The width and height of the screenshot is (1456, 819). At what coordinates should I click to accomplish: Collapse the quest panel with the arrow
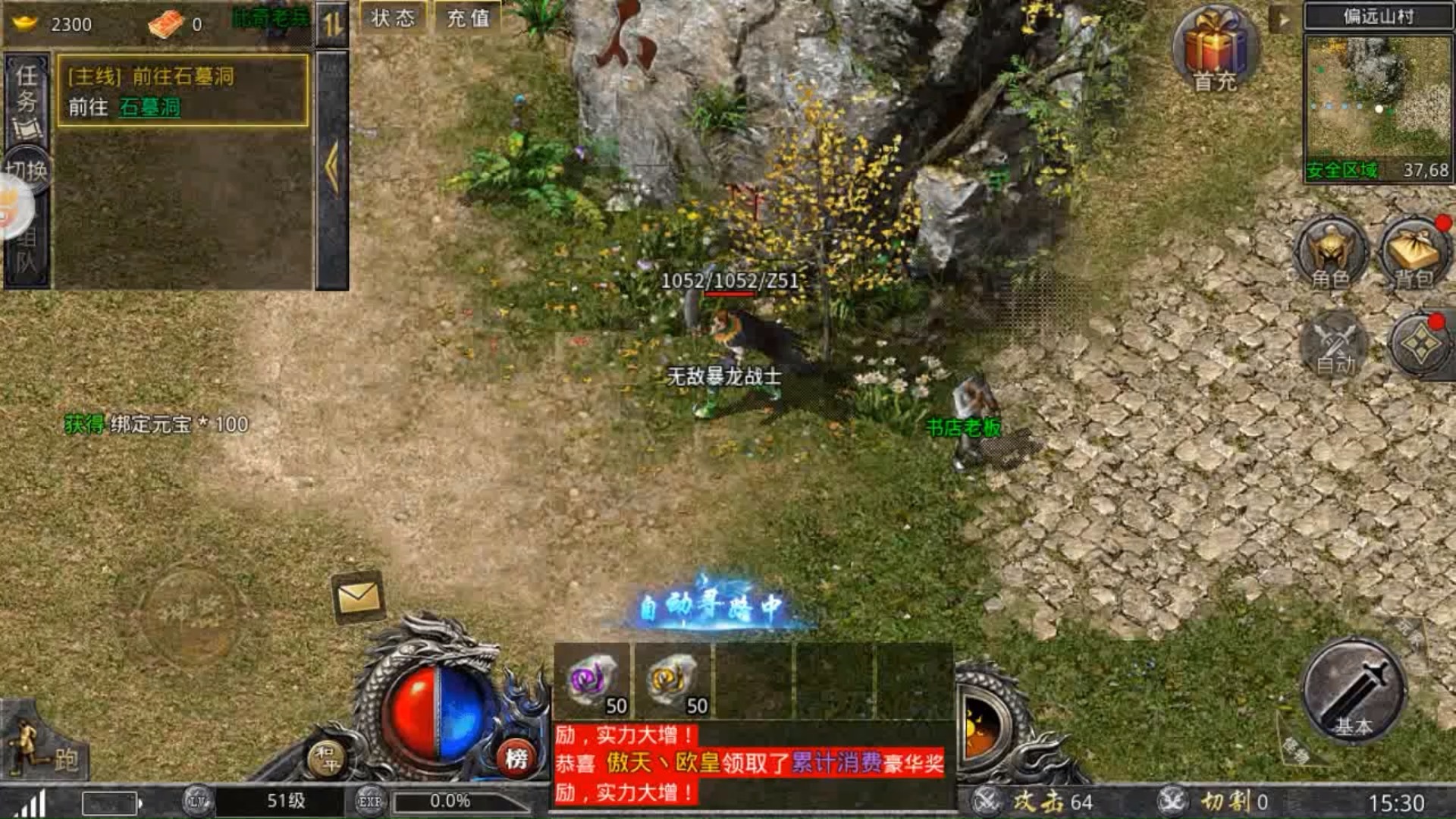pos(331,167)
